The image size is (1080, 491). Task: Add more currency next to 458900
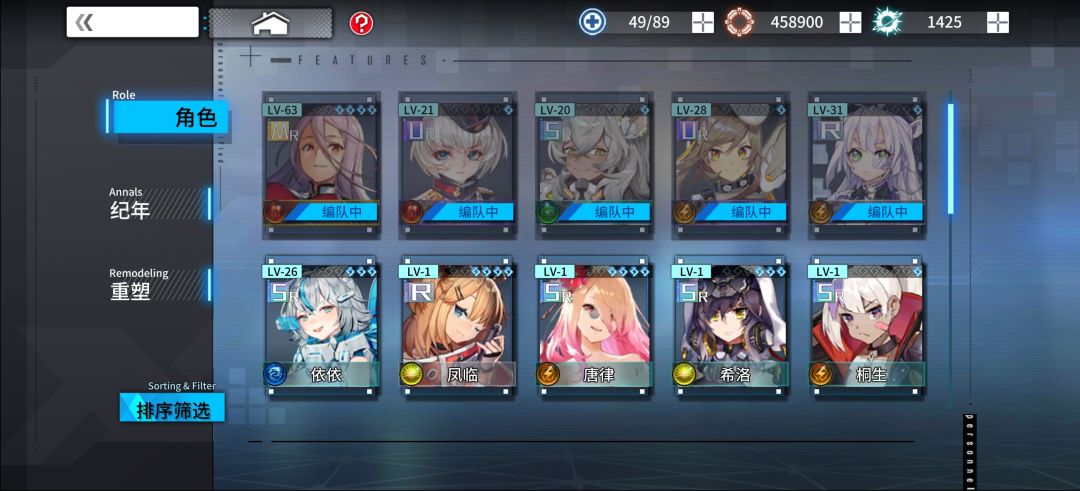[850, 22]
